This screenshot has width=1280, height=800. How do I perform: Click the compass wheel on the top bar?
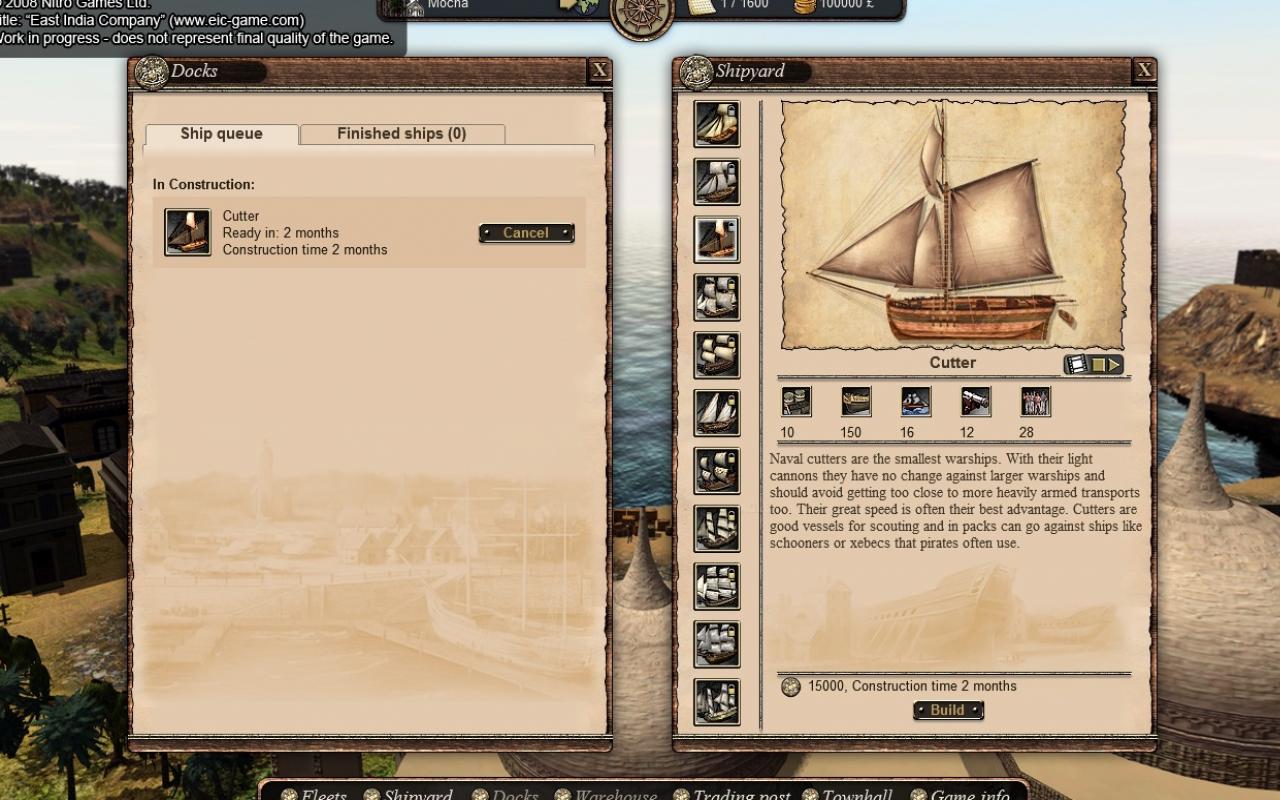(x=640, y=15)
